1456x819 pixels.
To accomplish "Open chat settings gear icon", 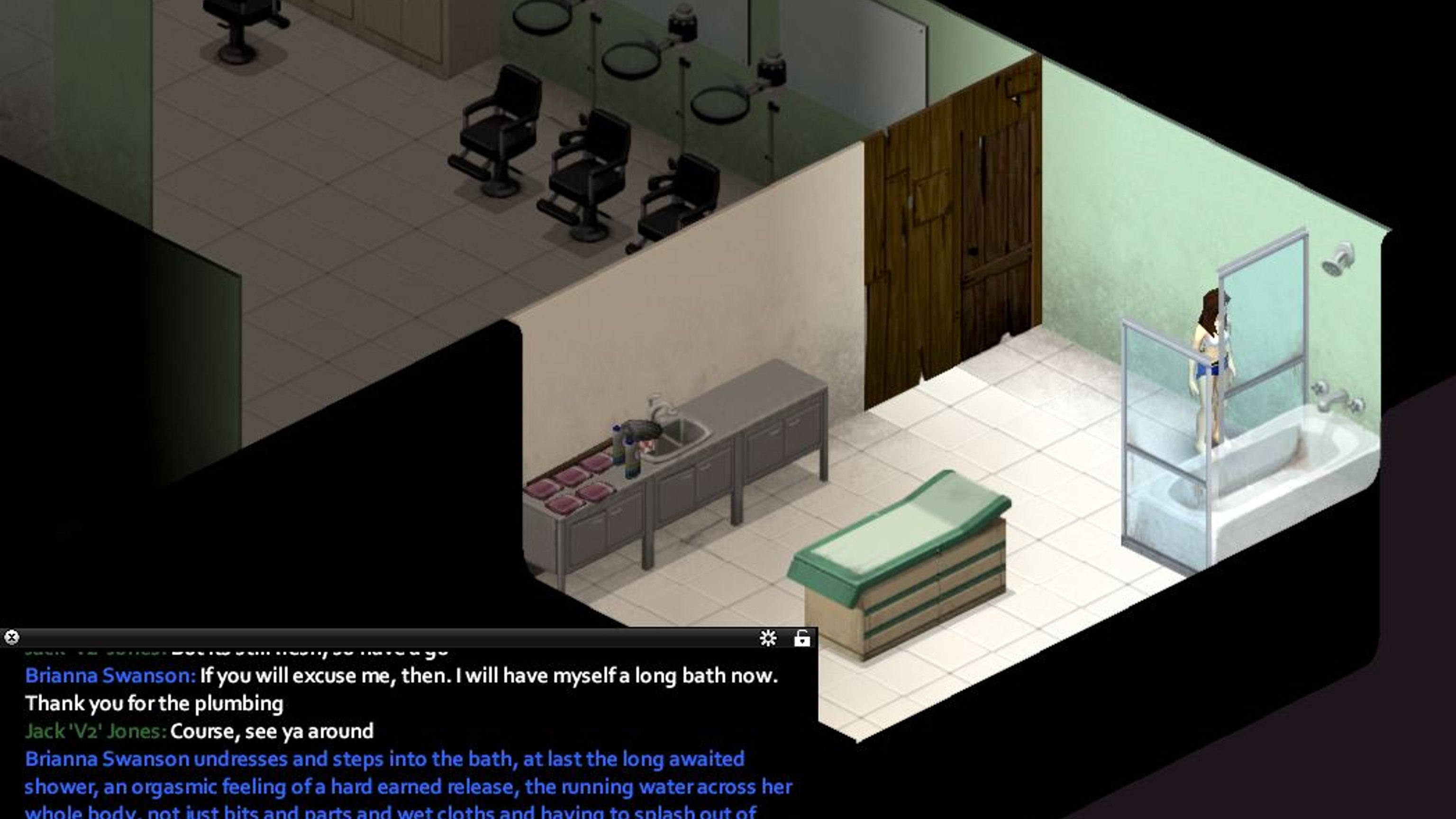I will pos(767,638).
